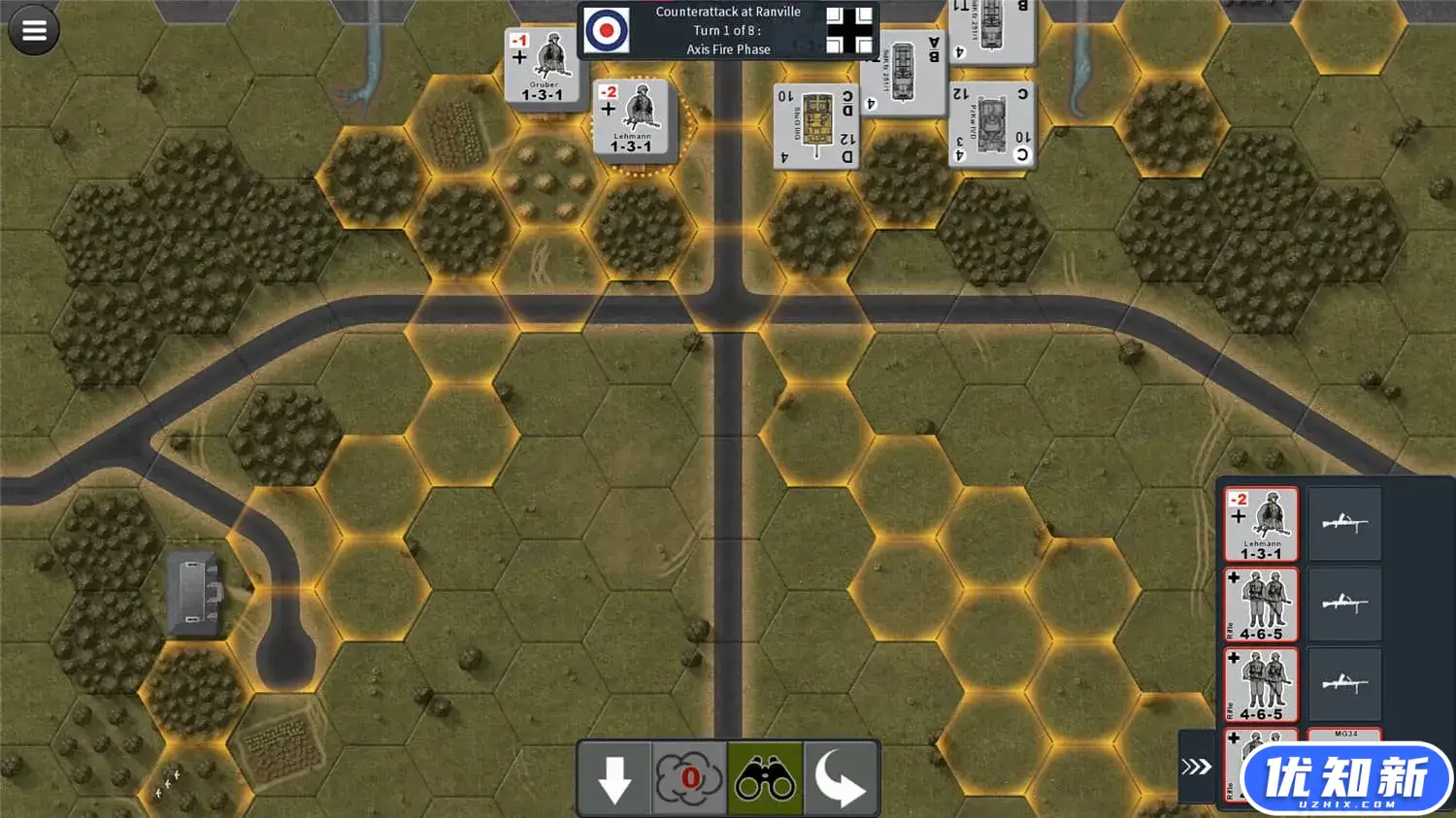Click the curved arrow end phase button
Viewport: 1456px width, 818px height.
841,778
